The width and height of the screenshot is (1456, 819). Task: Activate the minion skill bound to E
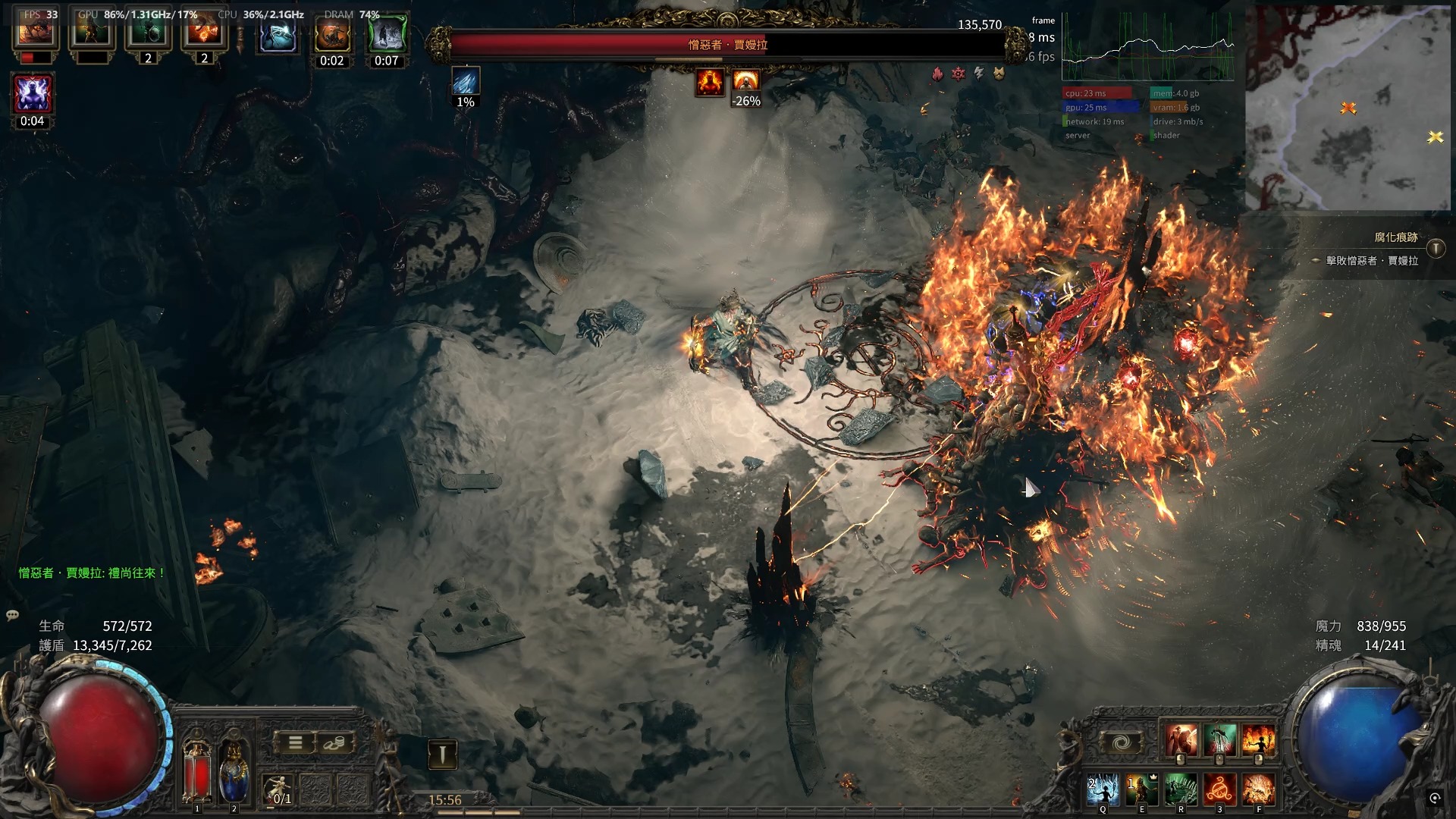coord(1142,789)
